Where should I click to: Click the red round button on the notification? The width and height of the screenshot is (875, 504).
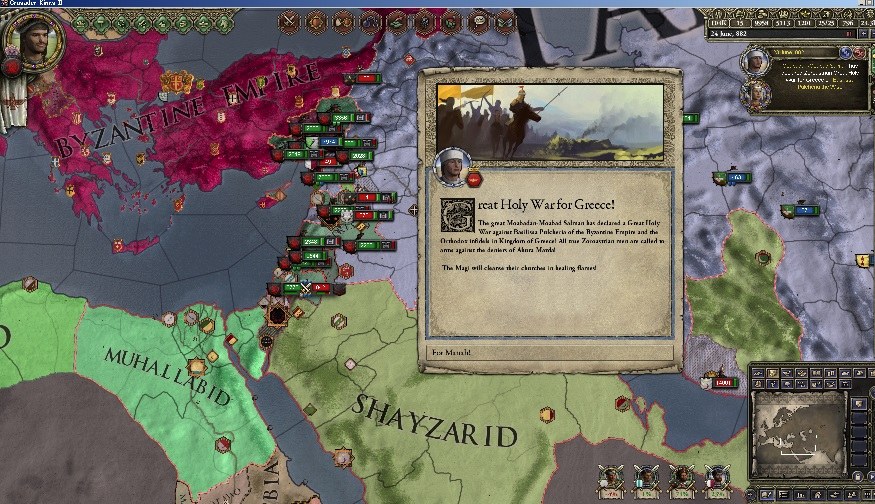click(x=861, y=51)
